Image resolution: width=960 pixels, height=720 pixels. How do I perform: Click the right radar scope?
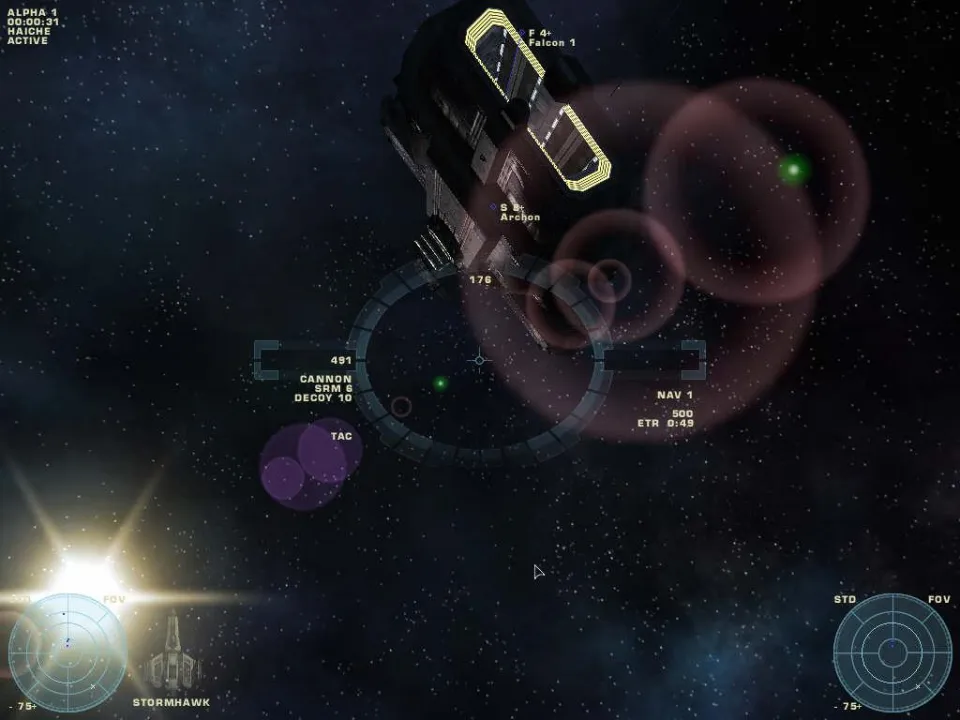coord(892,652)
